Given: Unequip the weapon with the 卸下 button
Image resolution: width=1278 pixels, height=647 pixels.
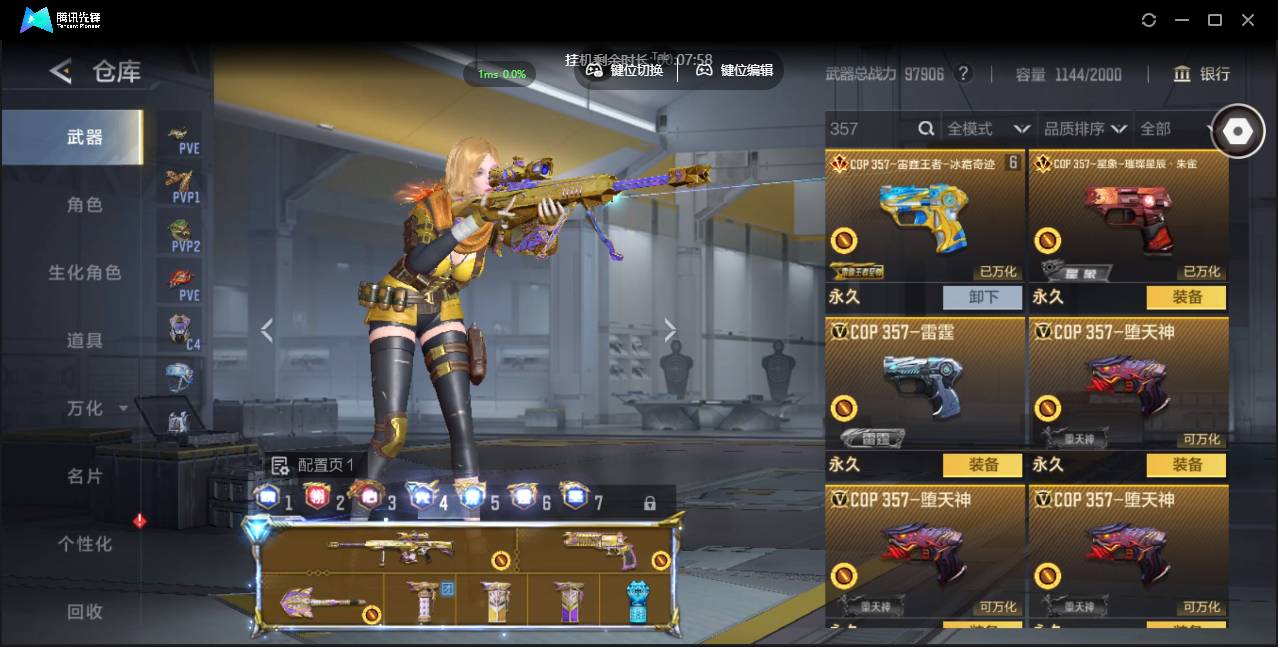Looking at the screenshot, I should coord(983,297).
